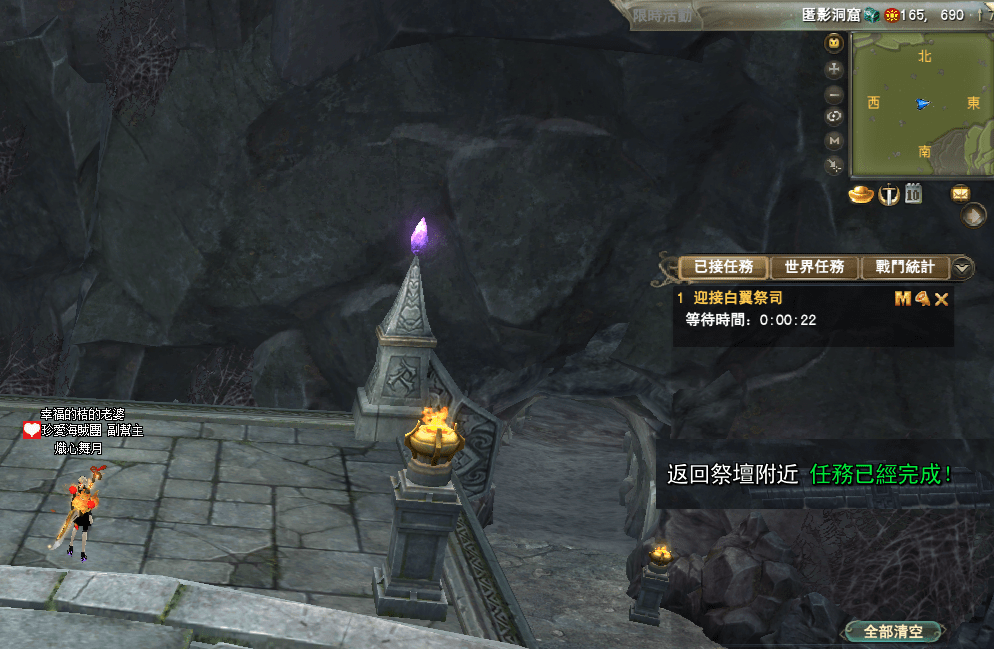The width and height of the screenshot is (994, 649).
Task: Open the 限時活動 limited-time events banner
Action: pos(662,15)
